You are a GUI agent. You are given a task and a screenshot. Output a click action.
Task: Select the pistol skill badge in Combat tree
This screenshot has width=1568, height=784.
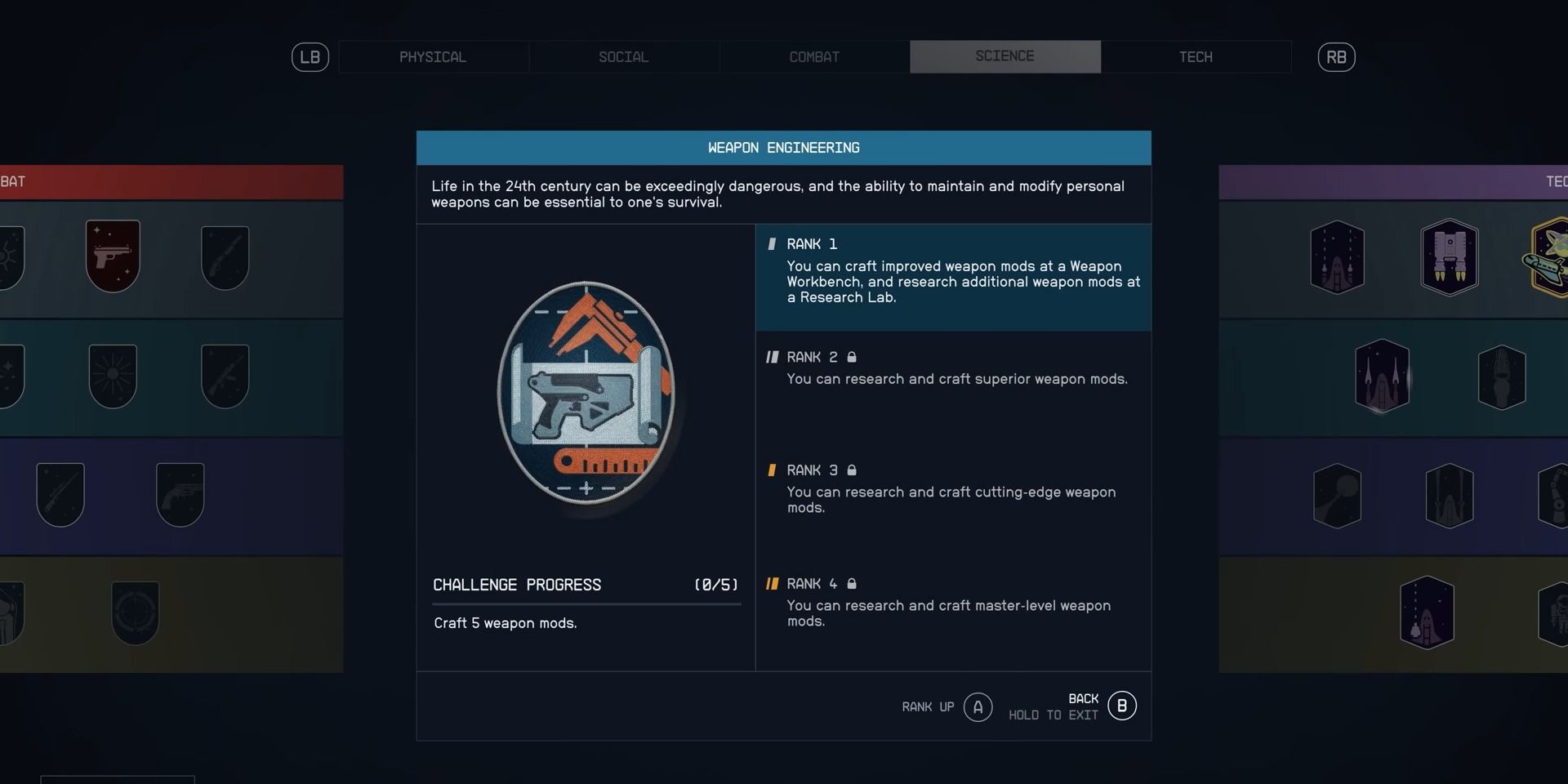click(x=113, y=256)
